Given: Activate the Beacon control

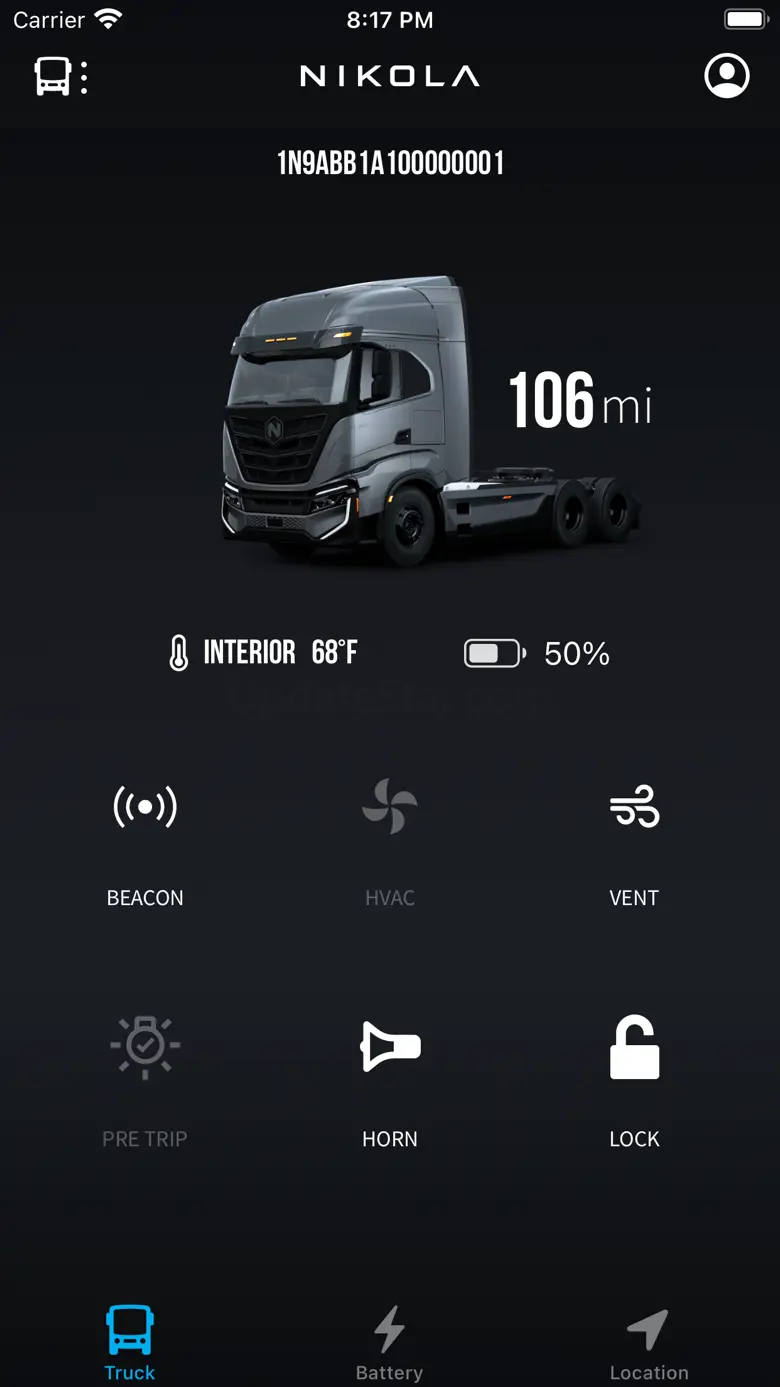Looking at the screenshot, I should [x=145, y=807].
